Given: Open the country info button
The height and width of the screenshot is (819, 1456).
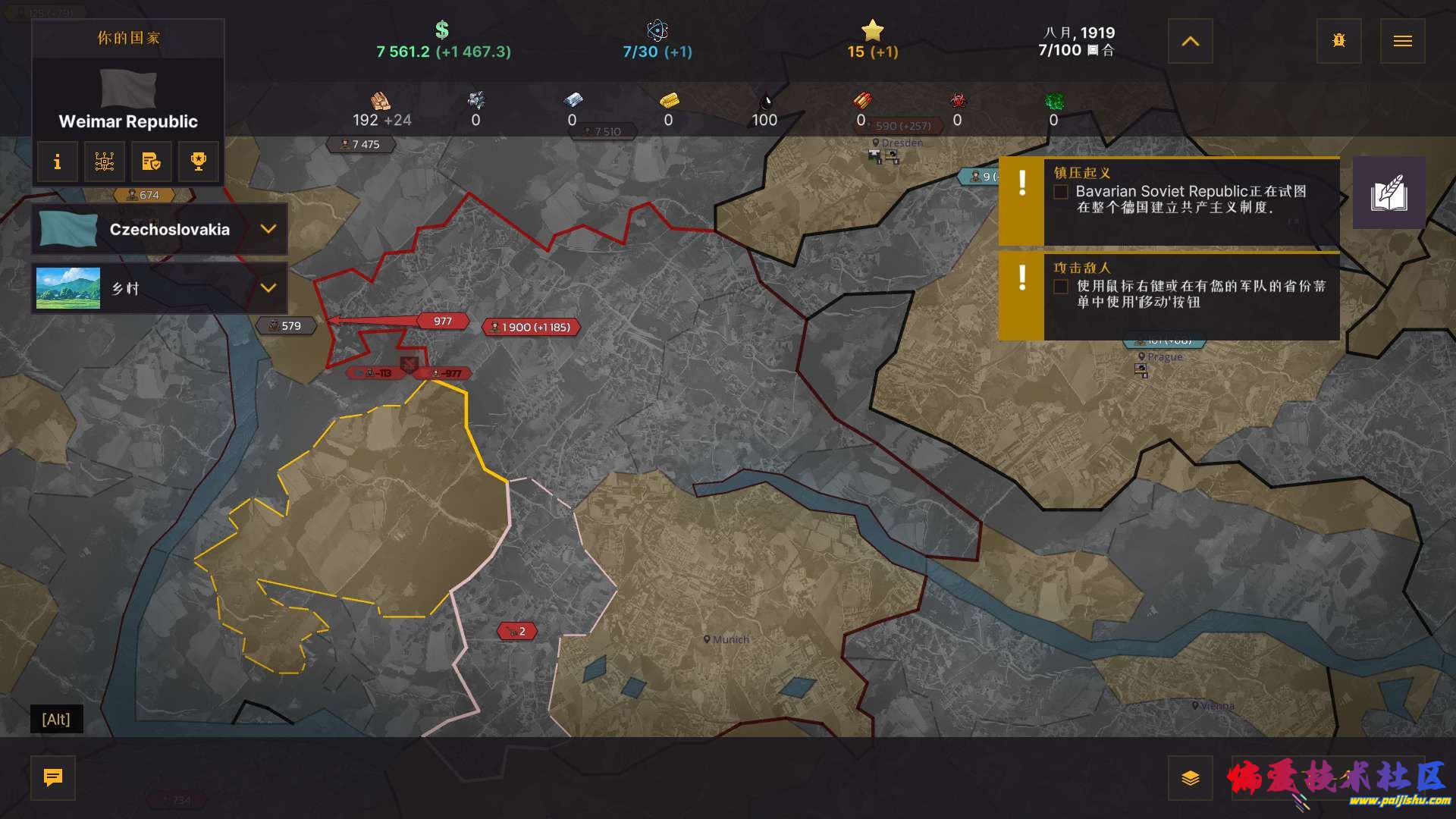Looking at the screenshot, I should point(57,162).
